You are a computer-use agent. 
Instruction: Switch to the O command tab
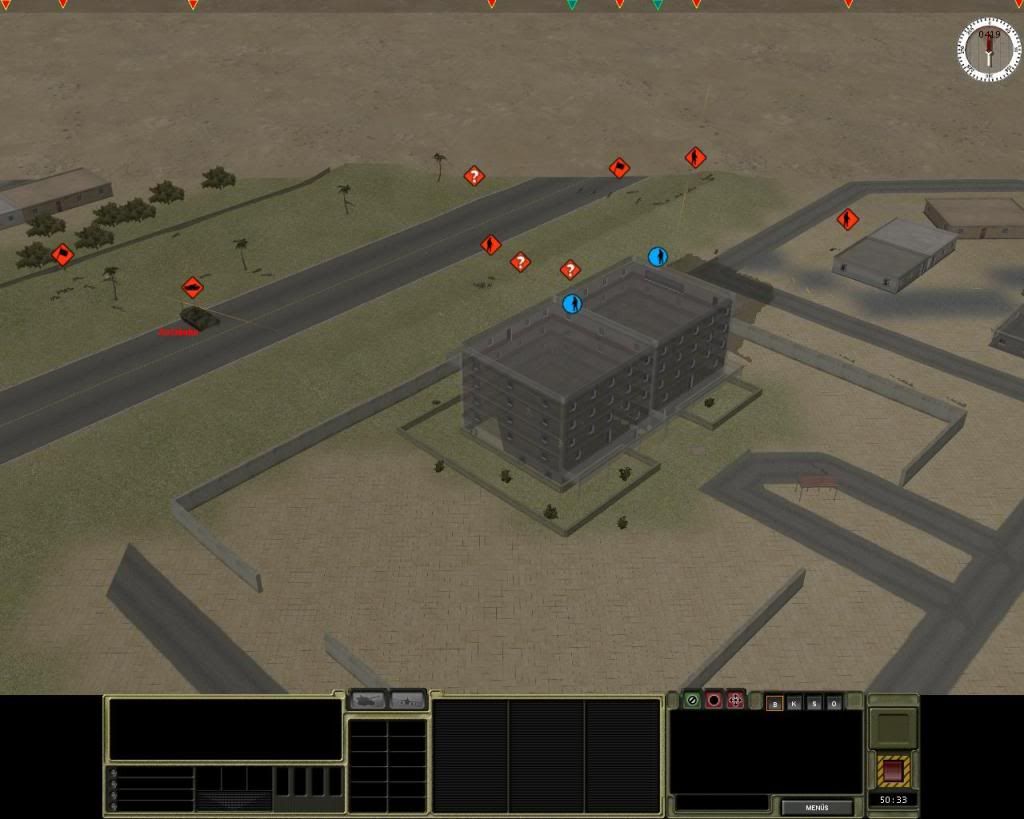[834, 703]
